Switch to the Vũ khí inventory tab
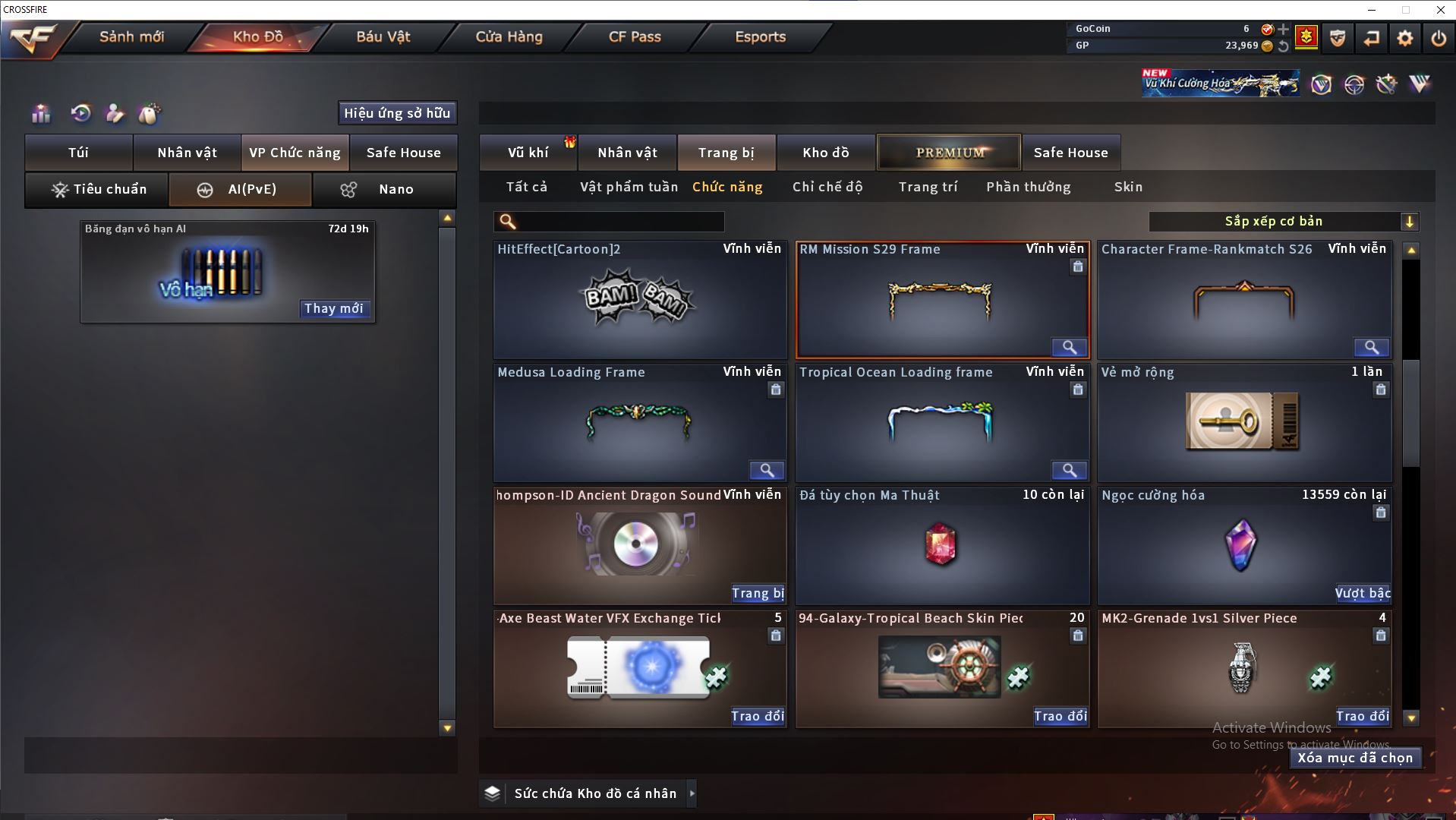1456x820 pixels. 528,153
